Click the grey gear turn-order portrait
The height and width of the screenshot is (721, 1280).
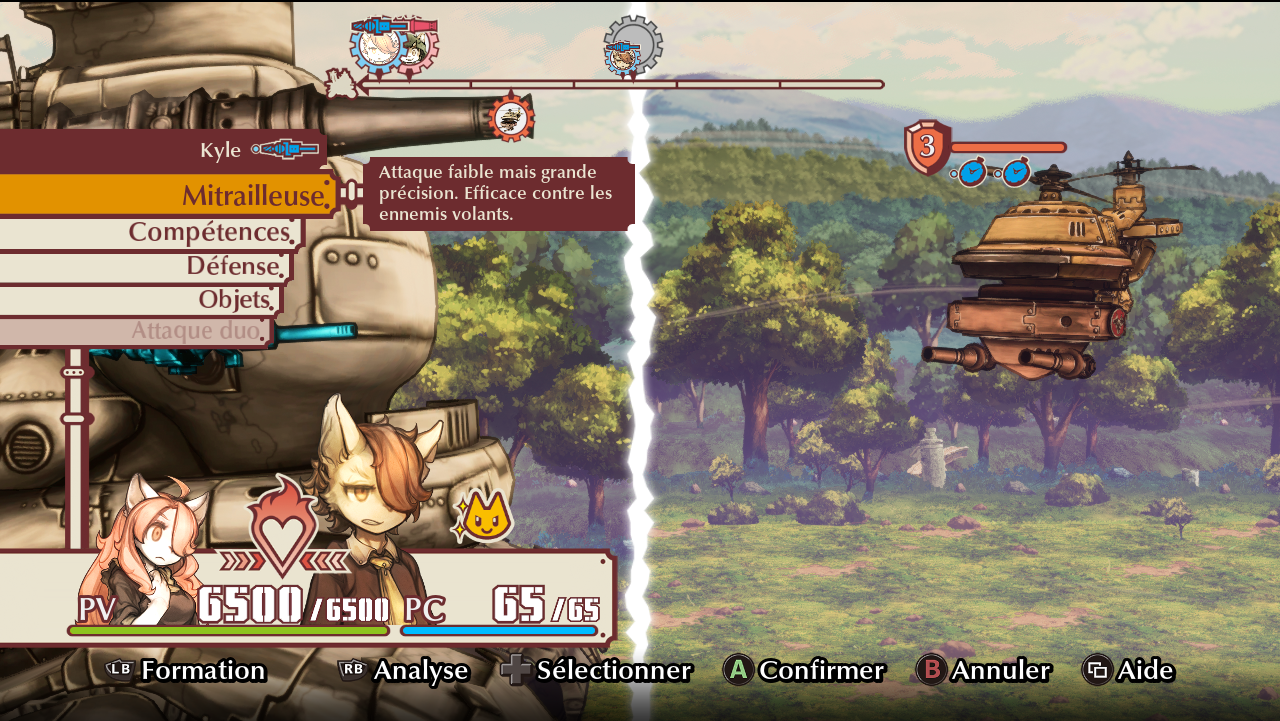[632, 46]
